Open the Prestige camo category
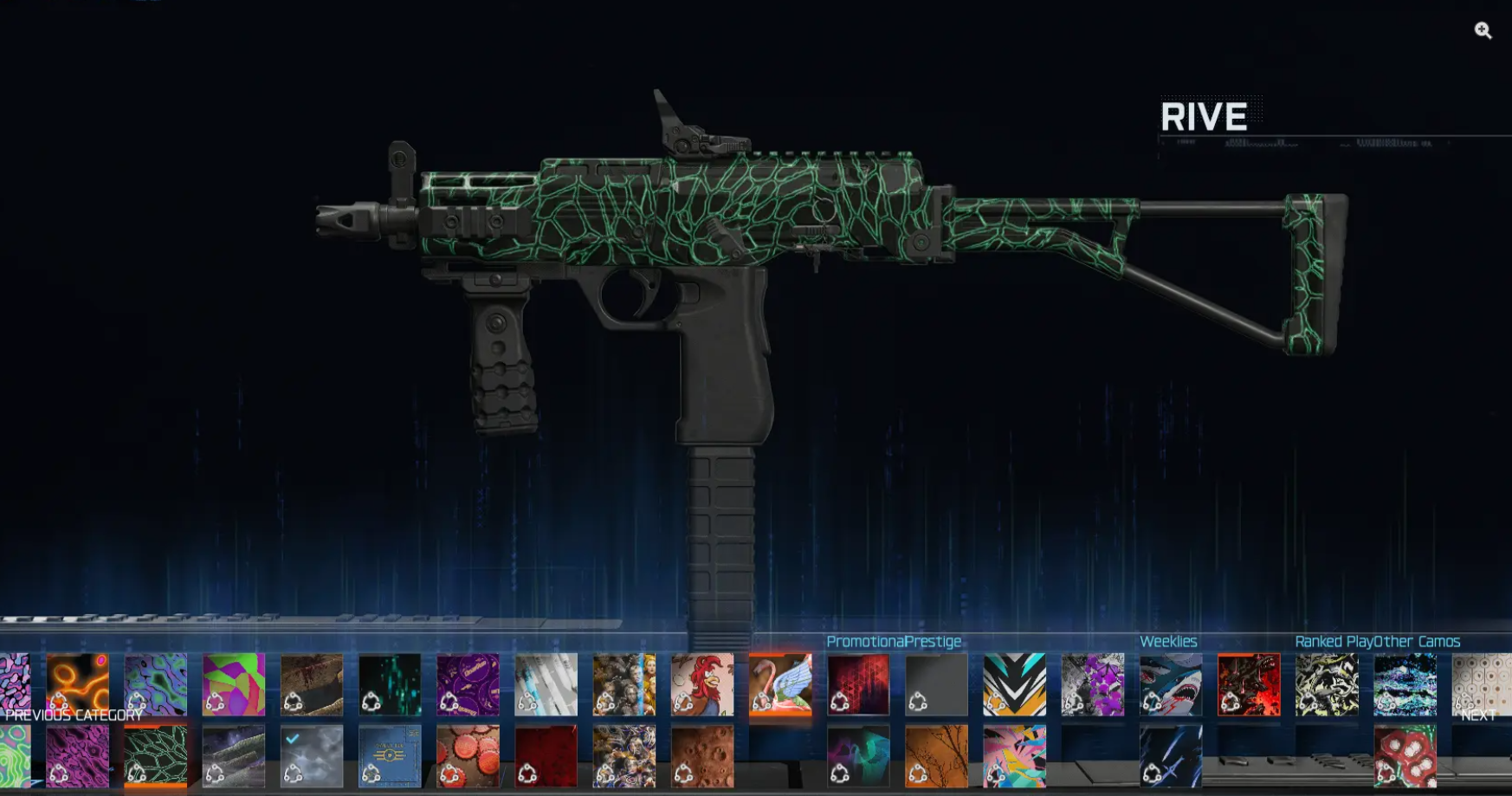Image resolution: width=1512 pixels, height=796 pixels. pos(933,642)
